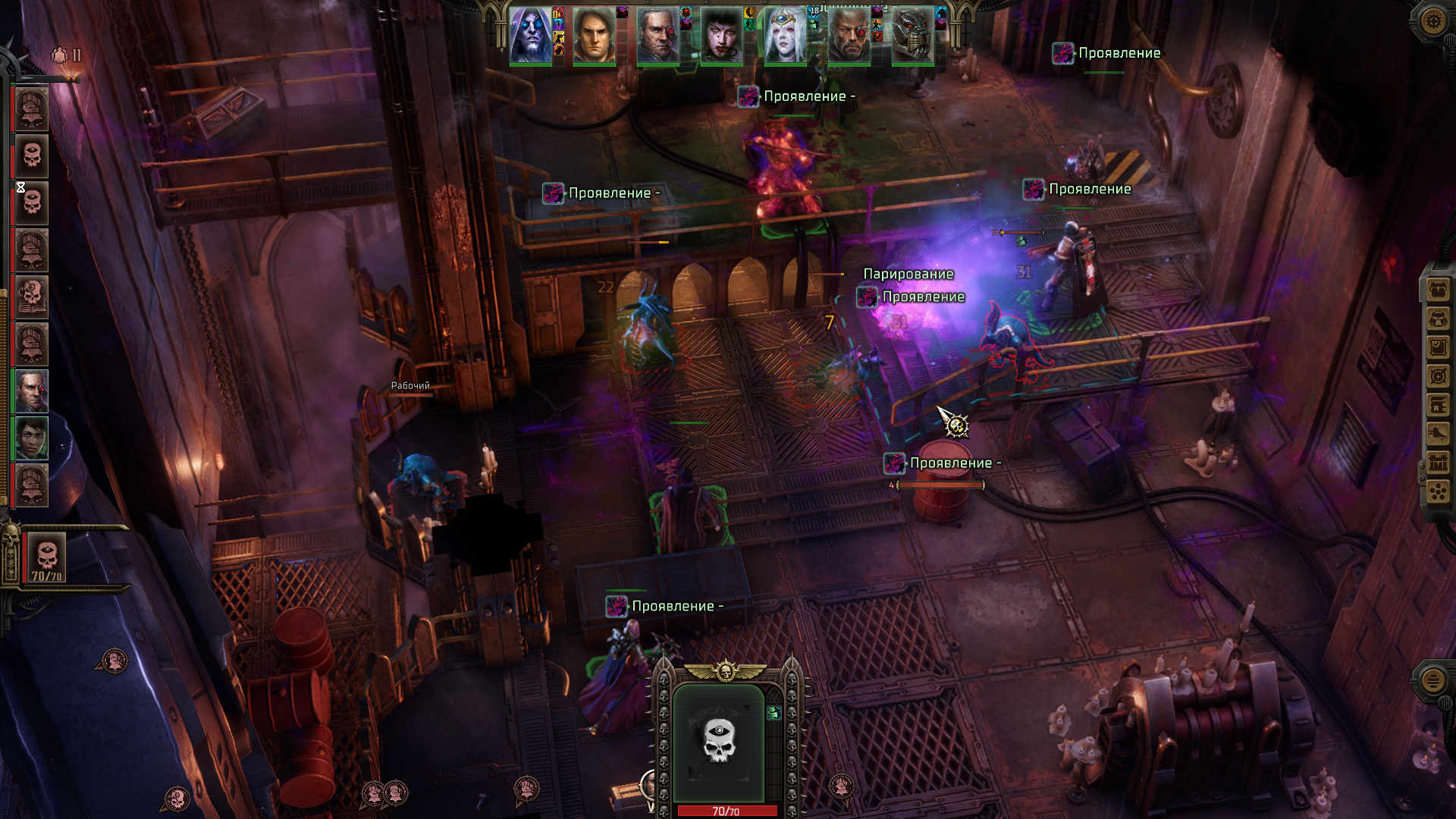
Task: Click the large three-eyed skull unit card
Action: 718,742
